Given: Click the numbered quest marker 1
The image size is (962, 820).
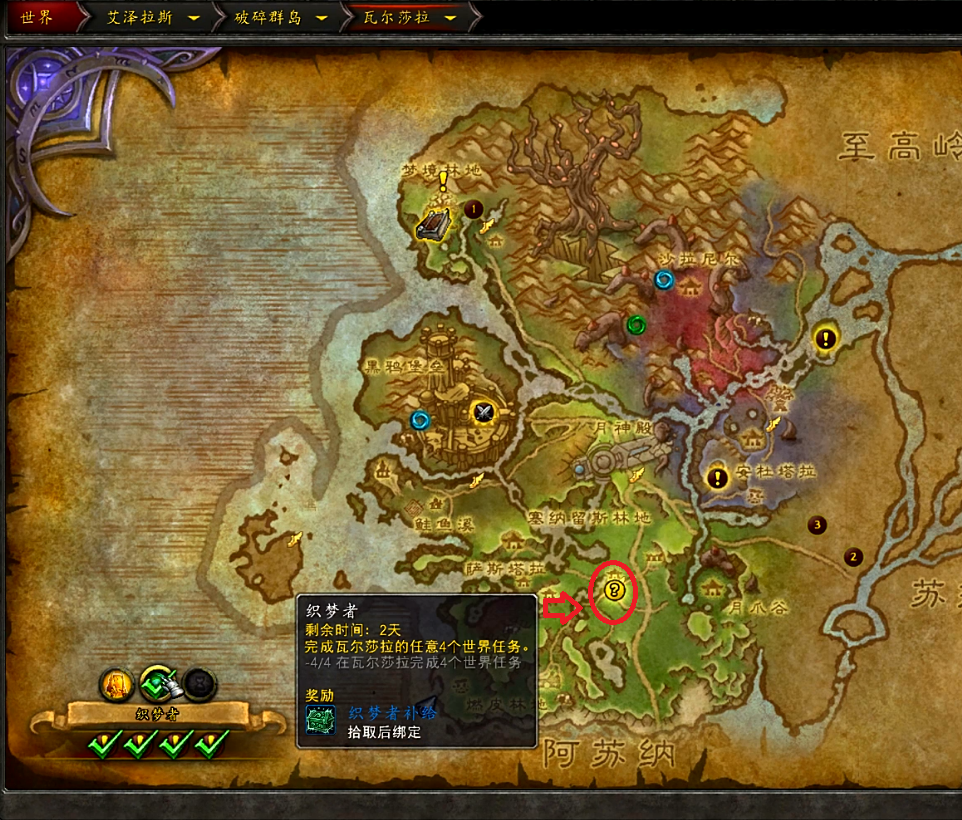Looking at the screenshot, I should pos(473,209).
